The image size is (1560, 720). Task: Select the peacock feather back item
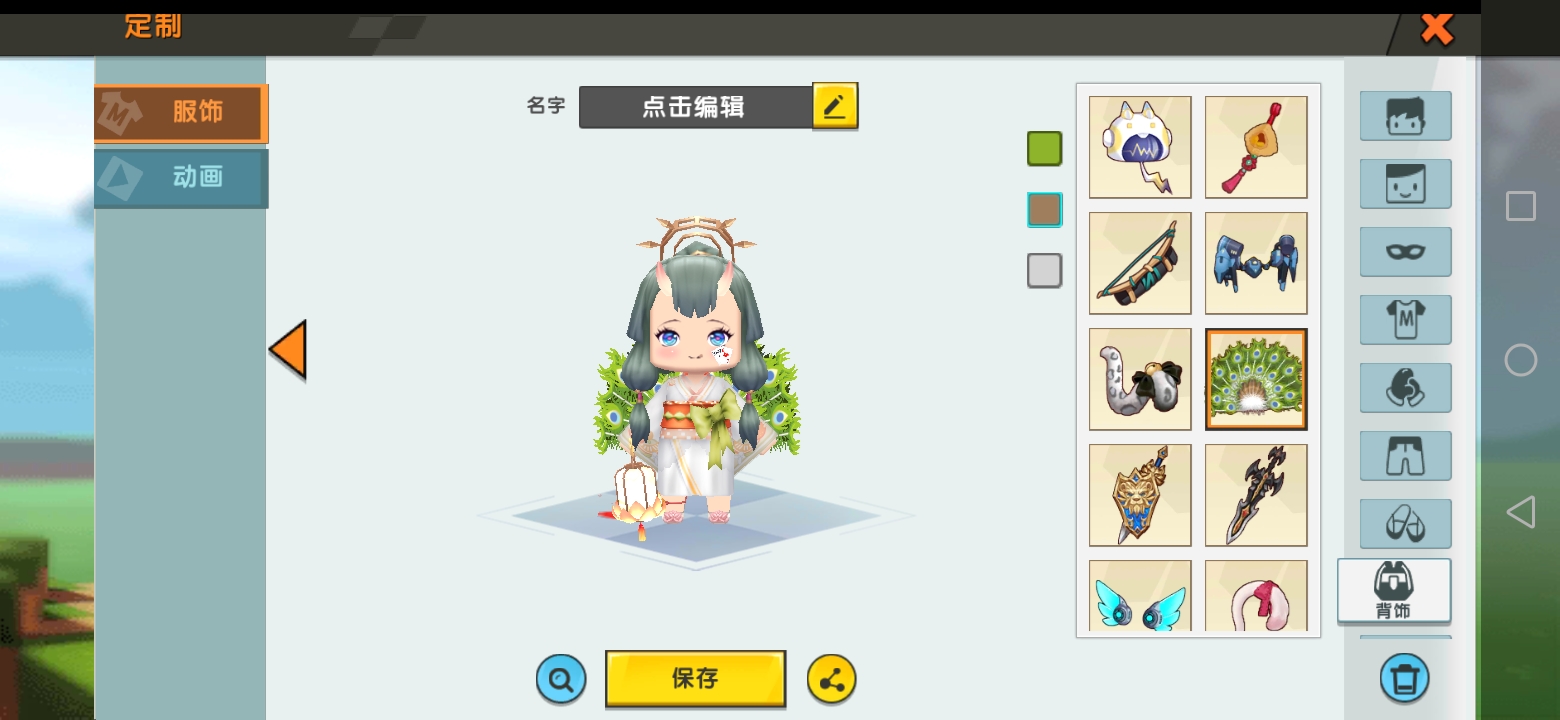click(1256, 379)
